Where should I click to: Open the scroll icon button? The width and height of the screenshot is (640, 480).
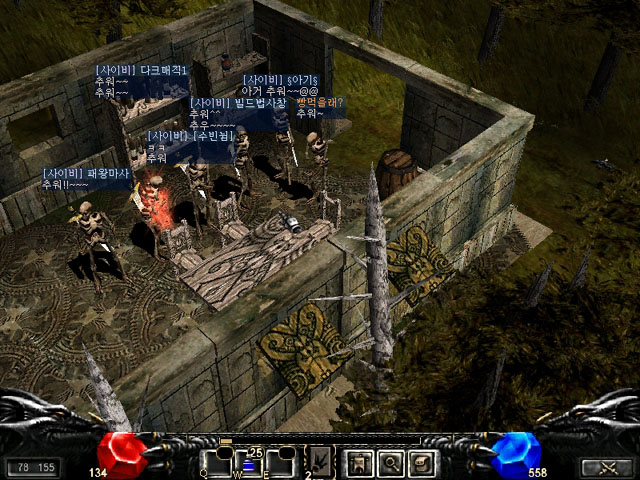423,463
